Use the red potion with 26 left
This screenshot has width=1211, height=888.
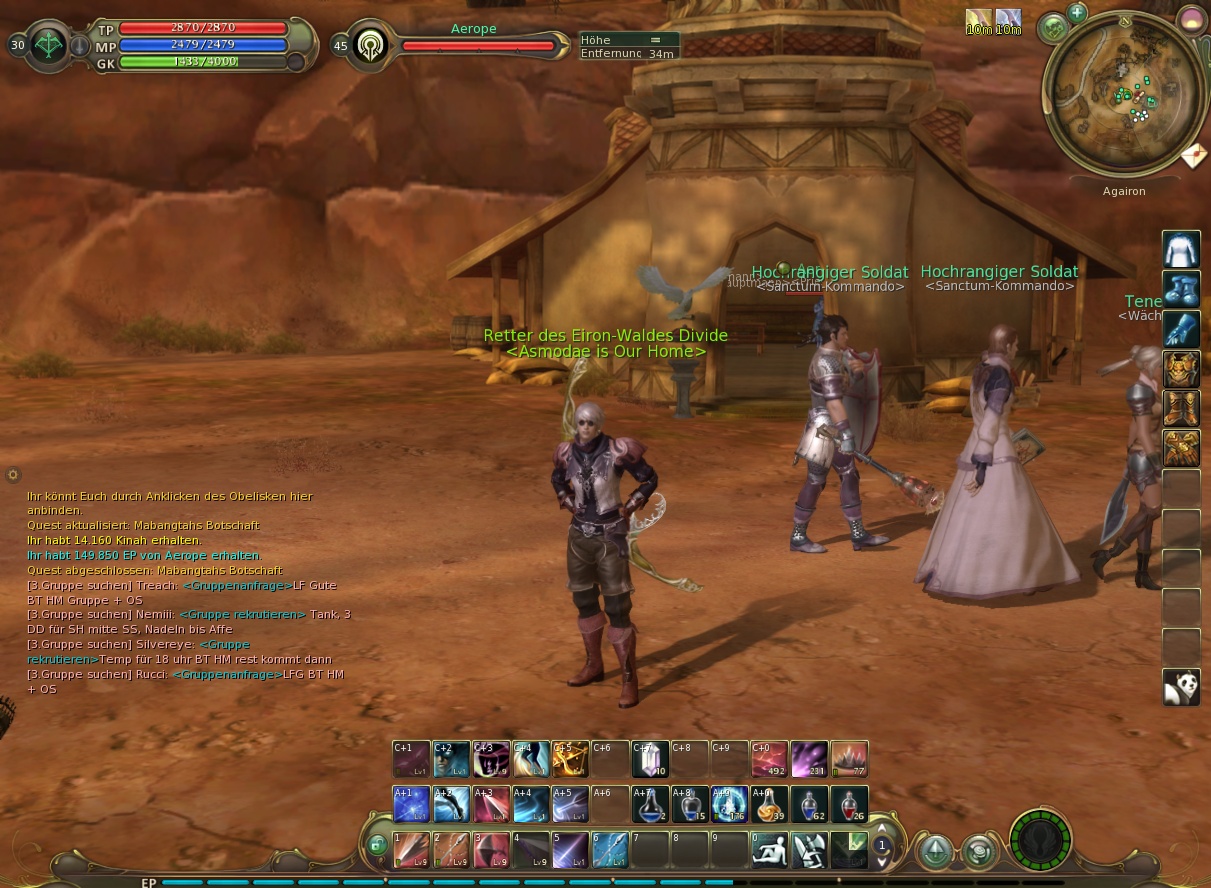849,805
